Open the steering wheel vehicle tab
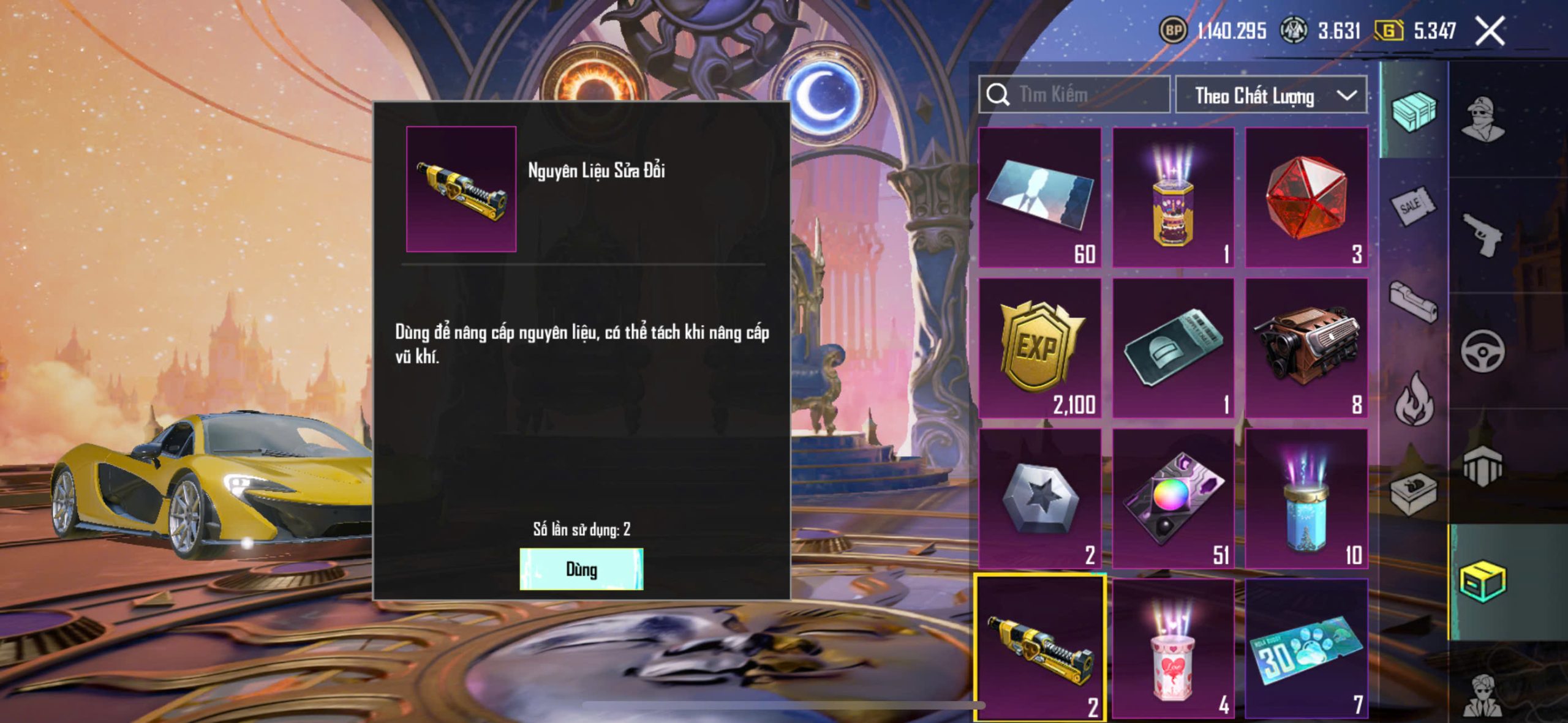This screenshot has width=1568, height=723. click(1483, 351)
